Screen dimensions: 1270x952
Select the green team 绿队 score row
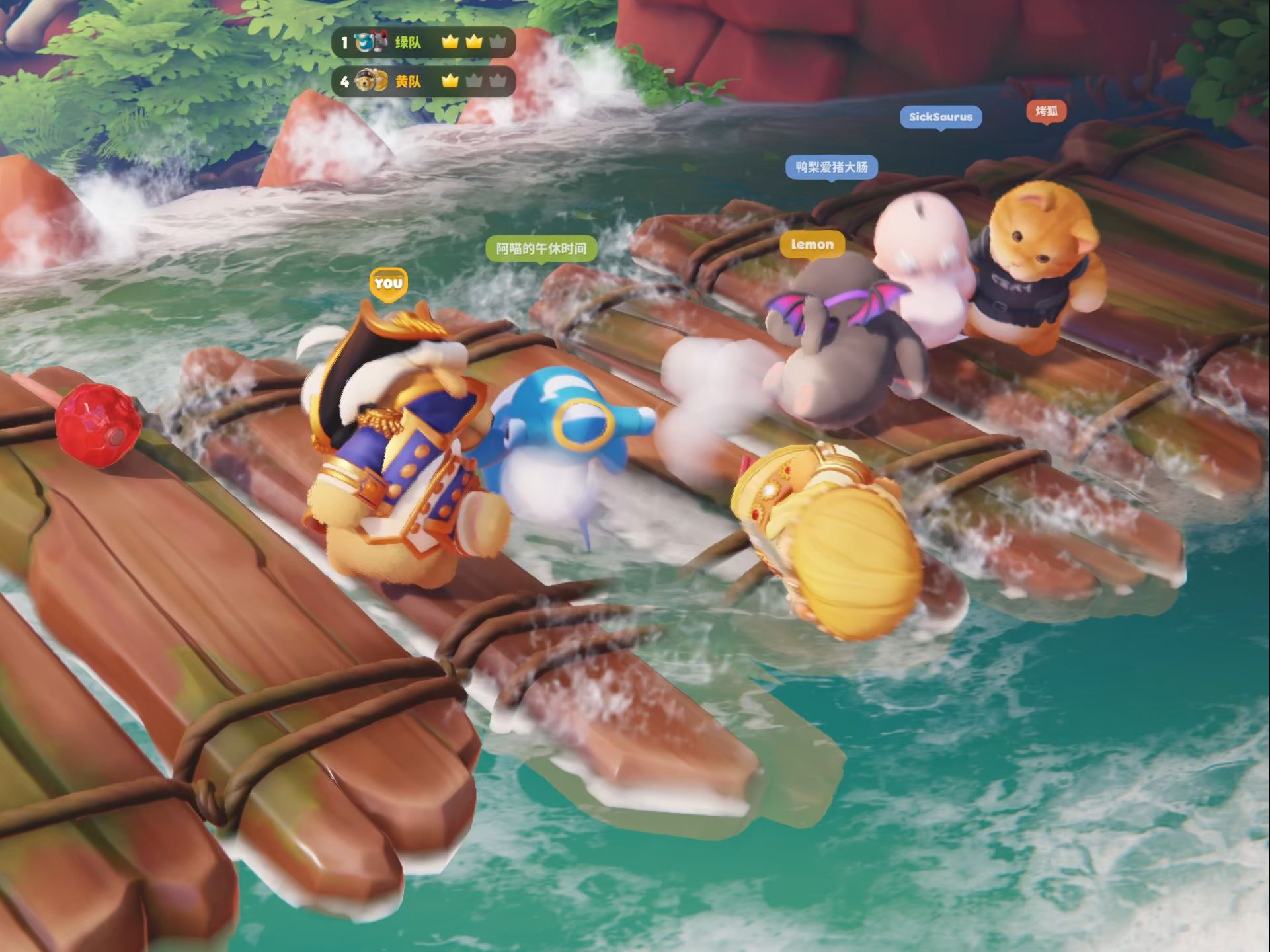pos(423,43)
